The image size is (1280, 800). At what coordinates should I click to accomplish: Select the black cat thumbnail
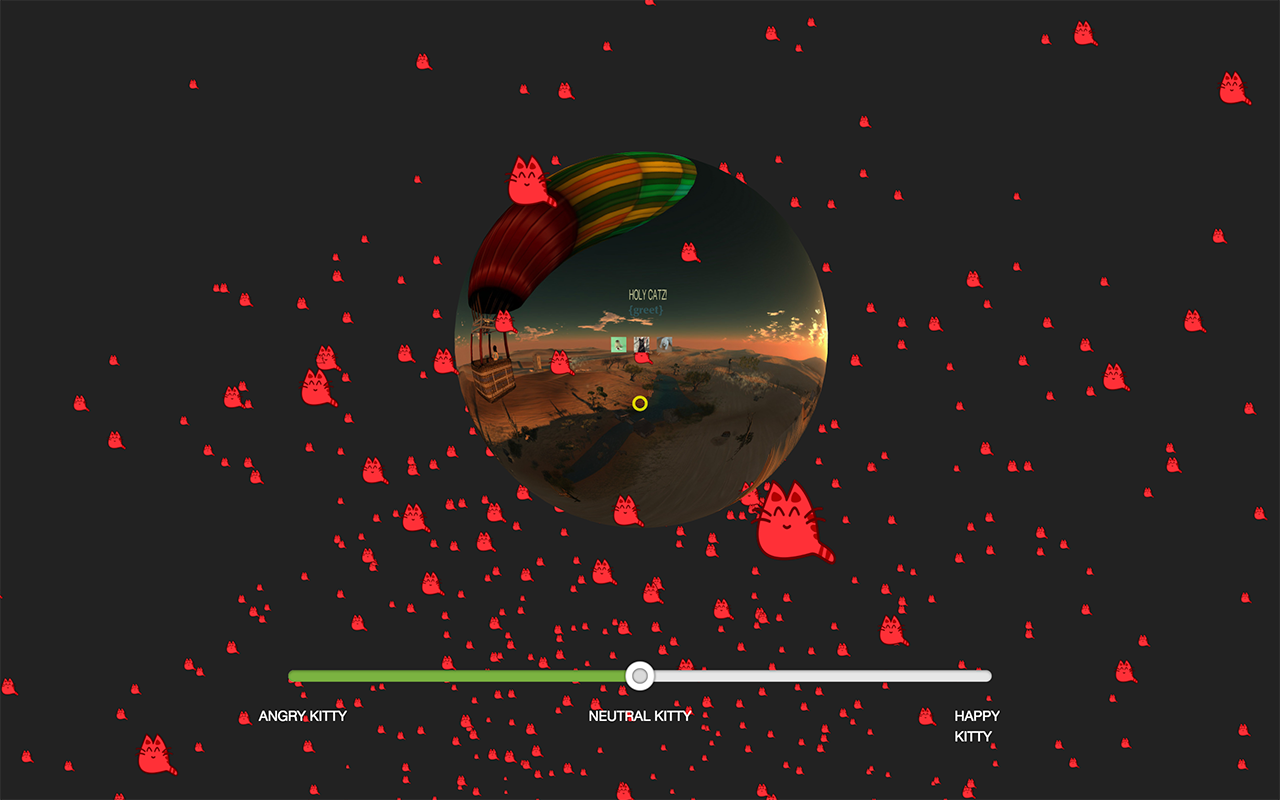coord(642,344)
